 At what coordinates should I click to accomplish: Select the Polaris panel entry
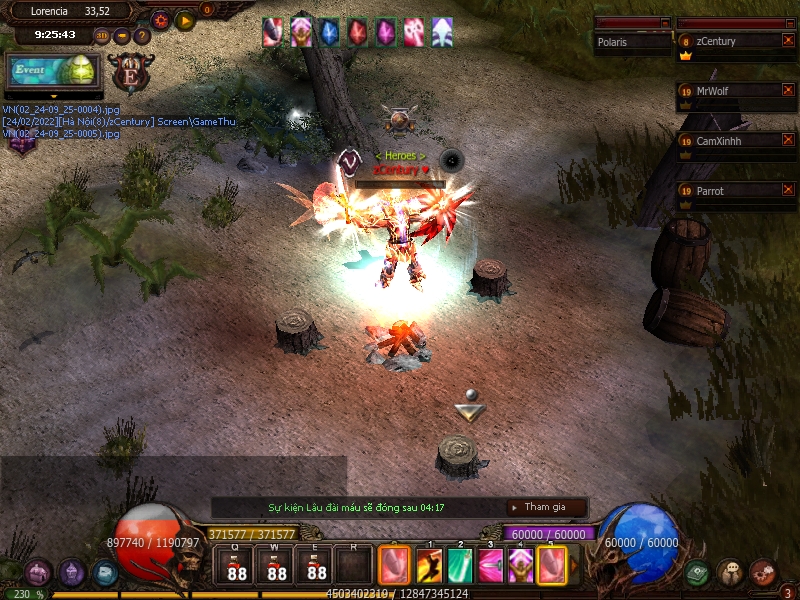(632, 42)
